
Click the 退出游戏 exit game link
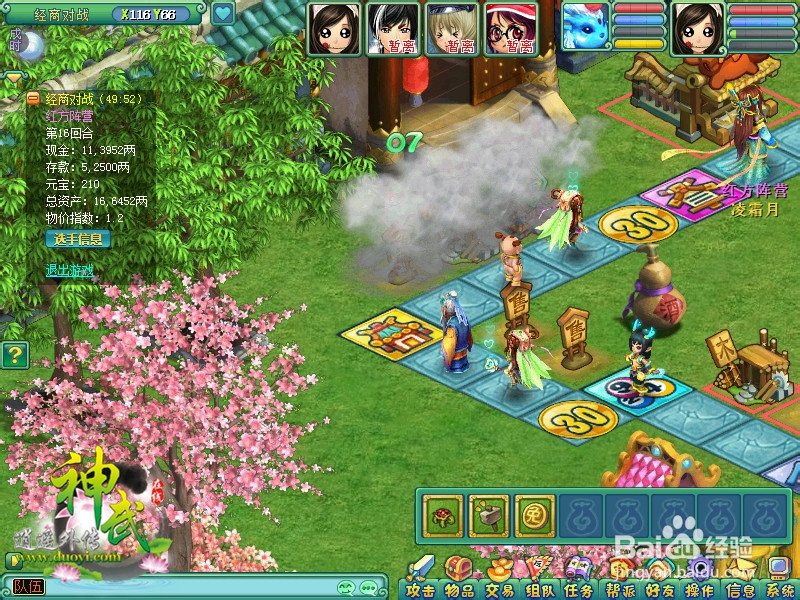pos(69,270)
